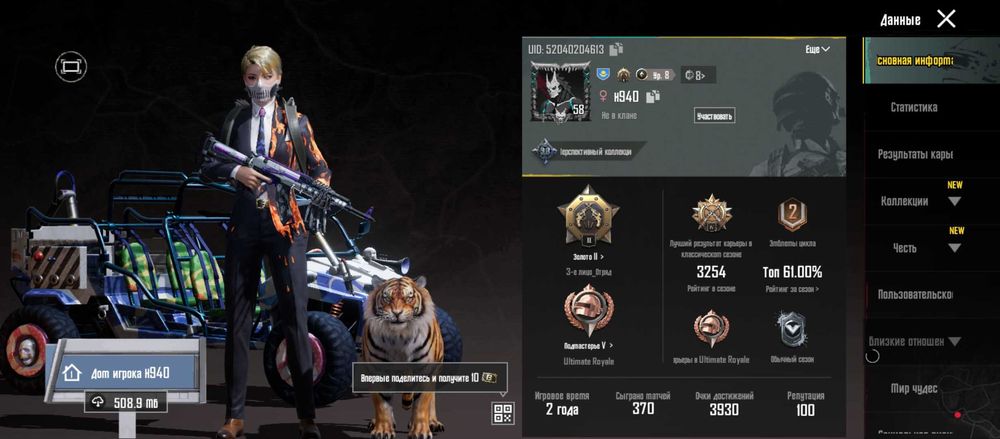Close the Данные profile screen

pyautogui.click(x=946, y=18)
